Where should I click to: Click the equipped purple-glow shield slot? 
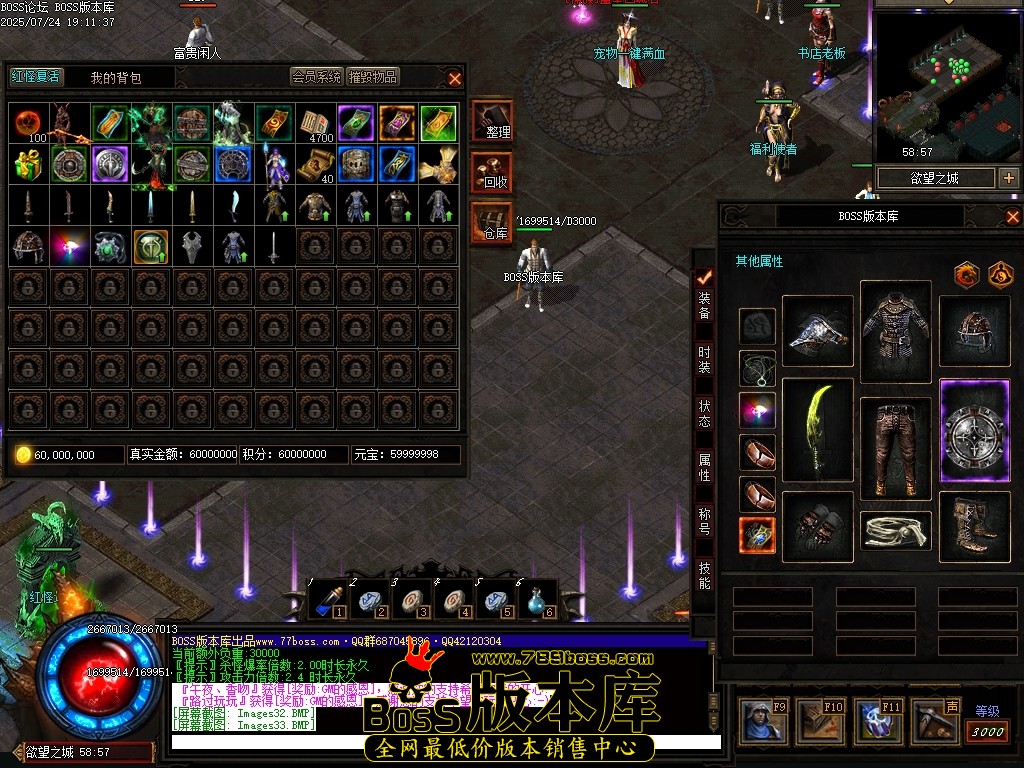975,431
